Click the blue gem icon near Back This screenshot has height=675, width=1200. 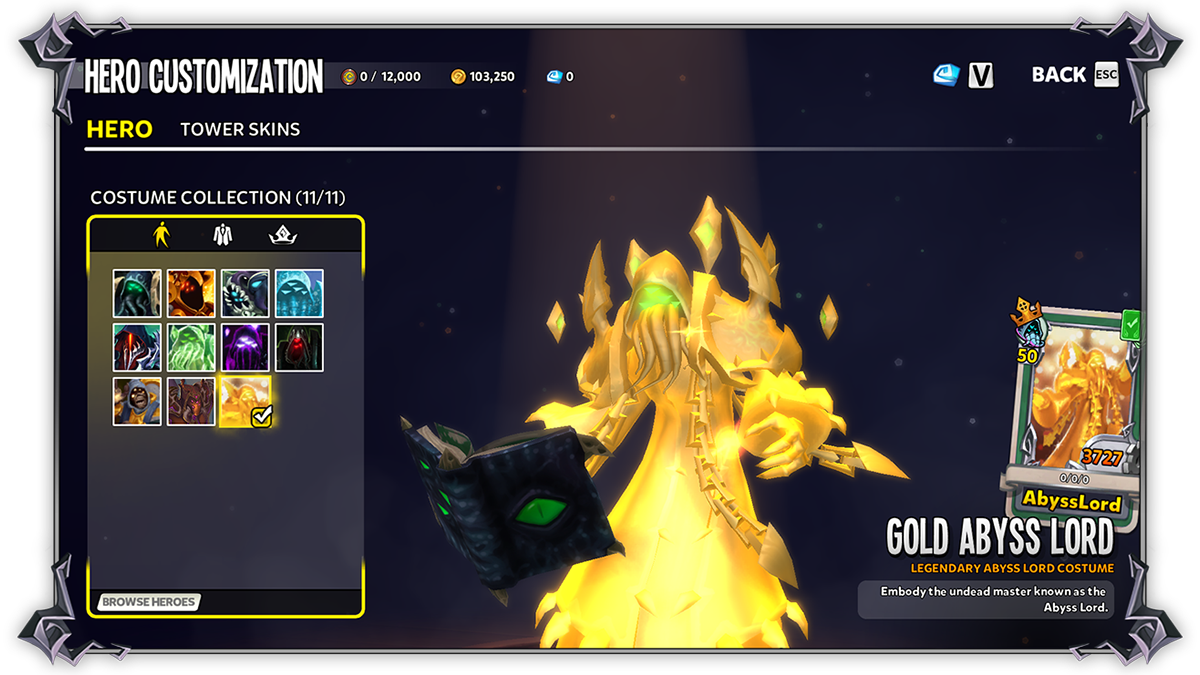pos(946,75)
